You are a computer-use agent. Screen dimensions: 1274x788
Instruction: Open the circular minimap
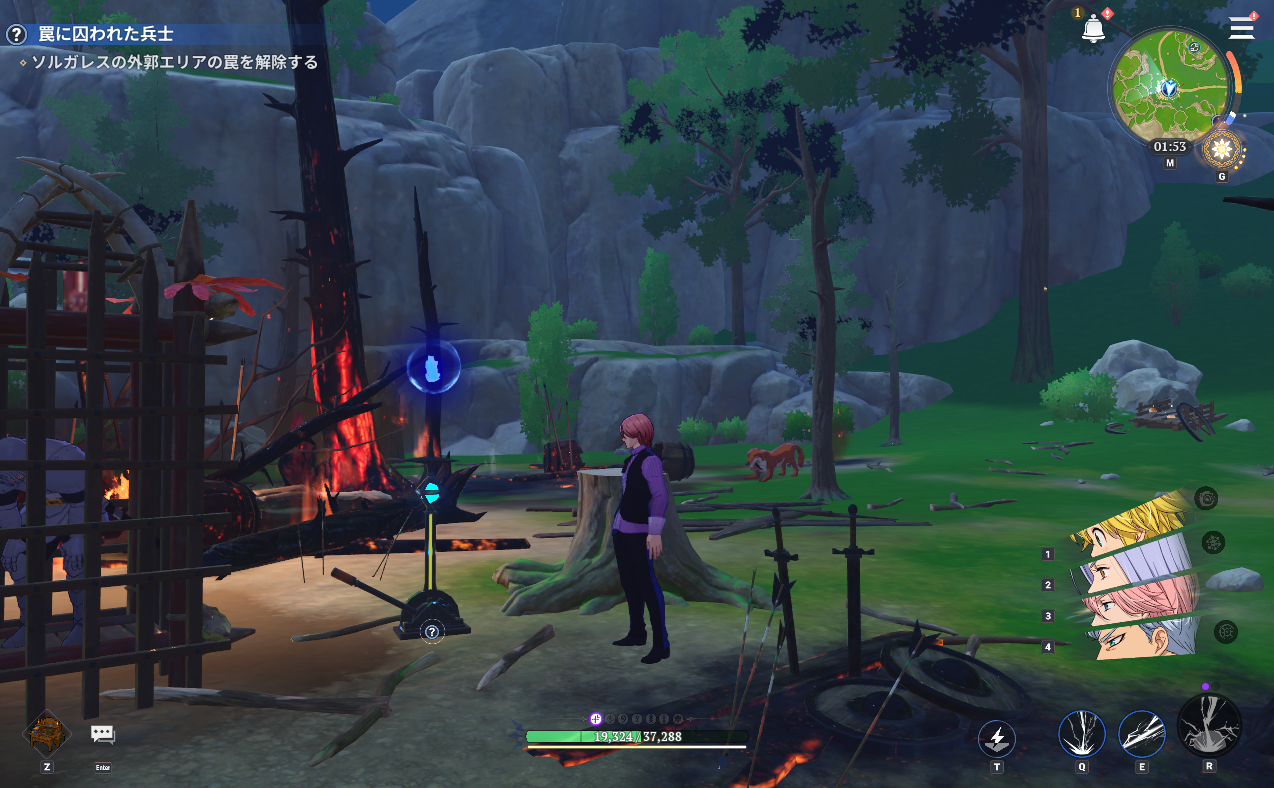click(x=1165, y=85)
